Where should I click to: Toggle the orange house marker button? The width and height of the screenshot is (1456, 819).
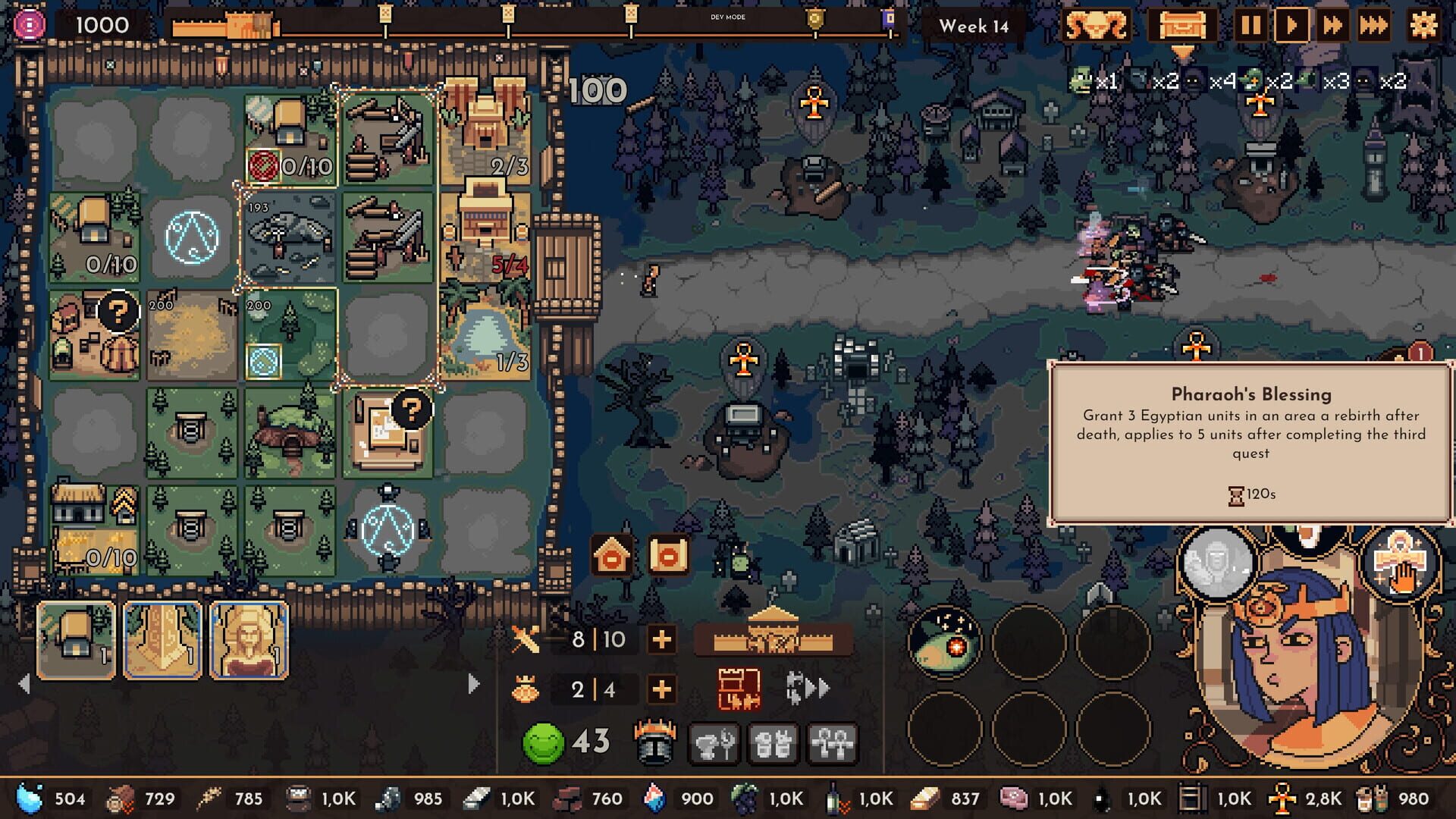[x=613, y=555]
